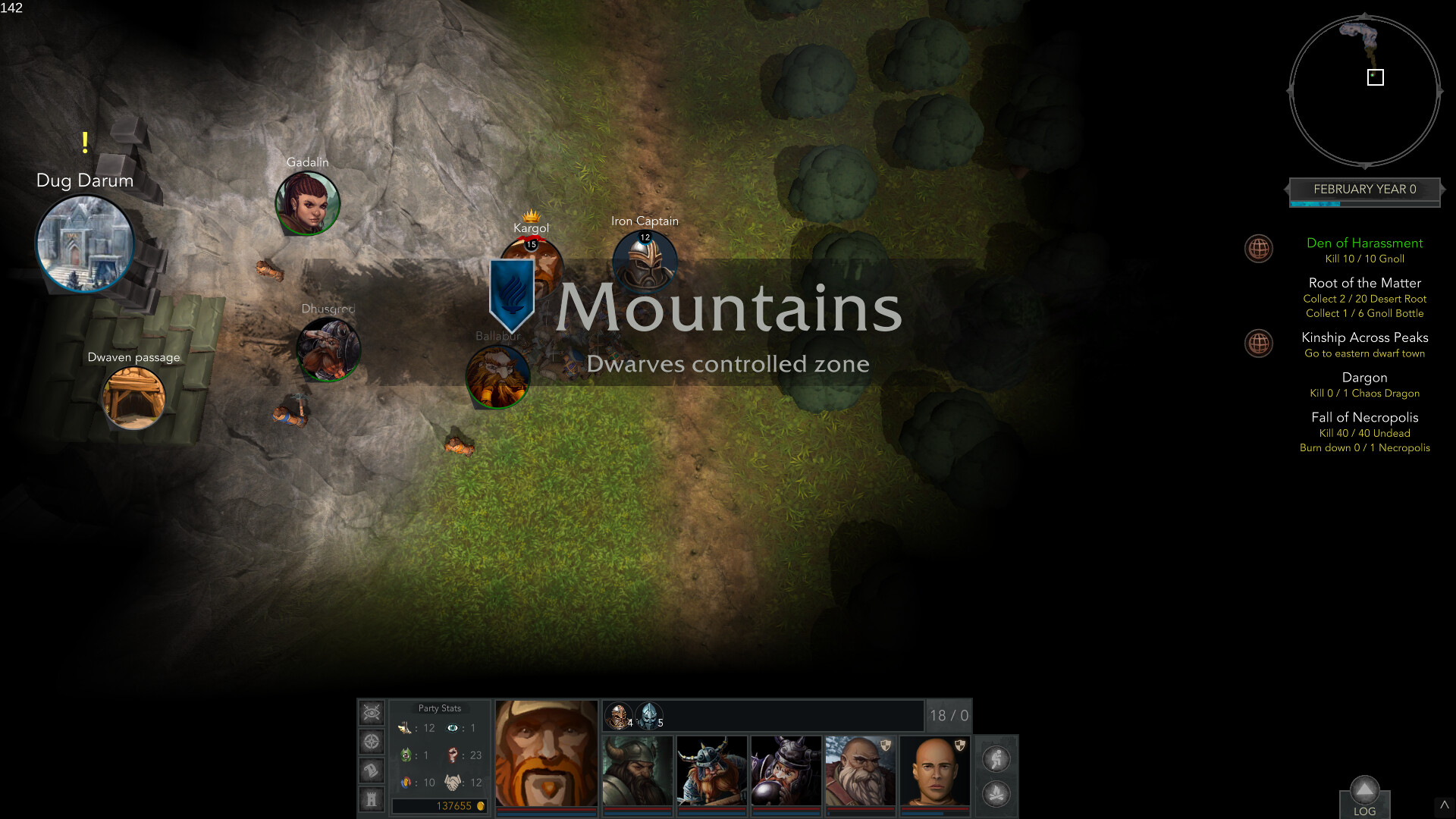Click the globe icon beside Den of Harassment
Image resolution: width=1456 pixels, height=819 pixels.
(1259, 249)
